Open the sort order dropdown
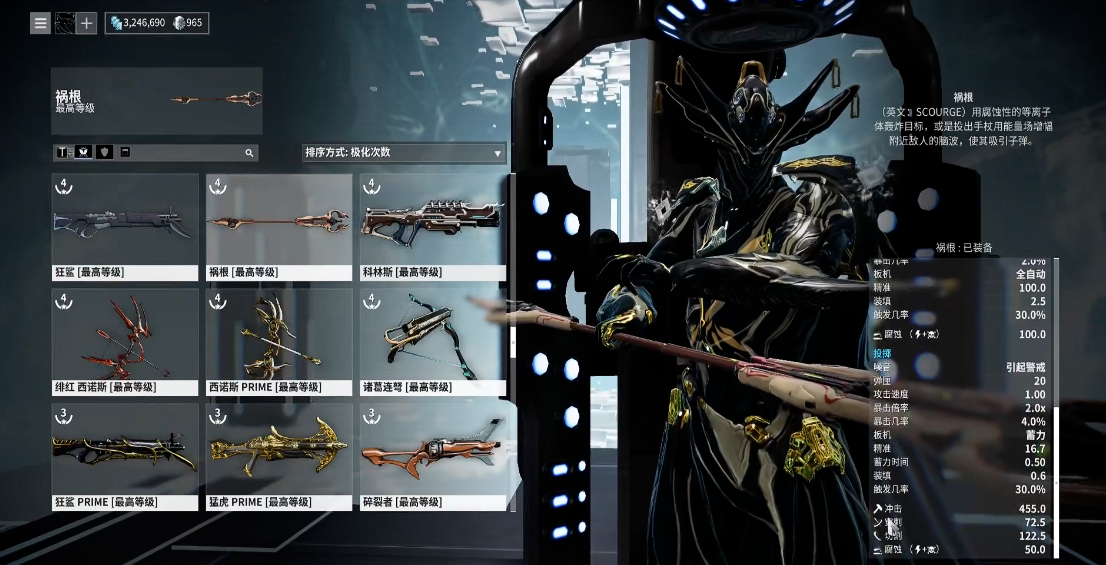This screenshot has width=1106, height=565. tap(404, 153)
